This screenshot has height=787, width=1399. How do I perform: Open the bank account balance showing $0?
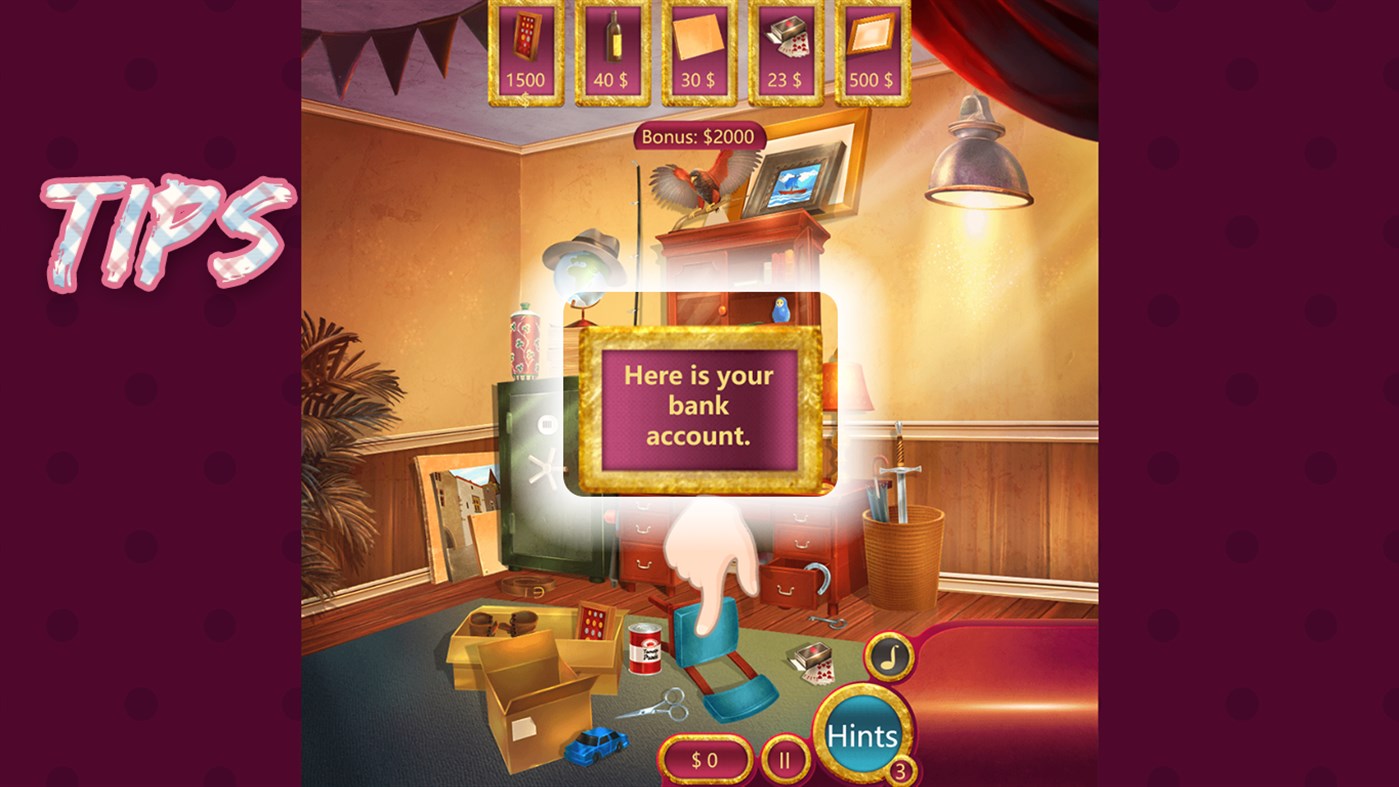point(706,759)
